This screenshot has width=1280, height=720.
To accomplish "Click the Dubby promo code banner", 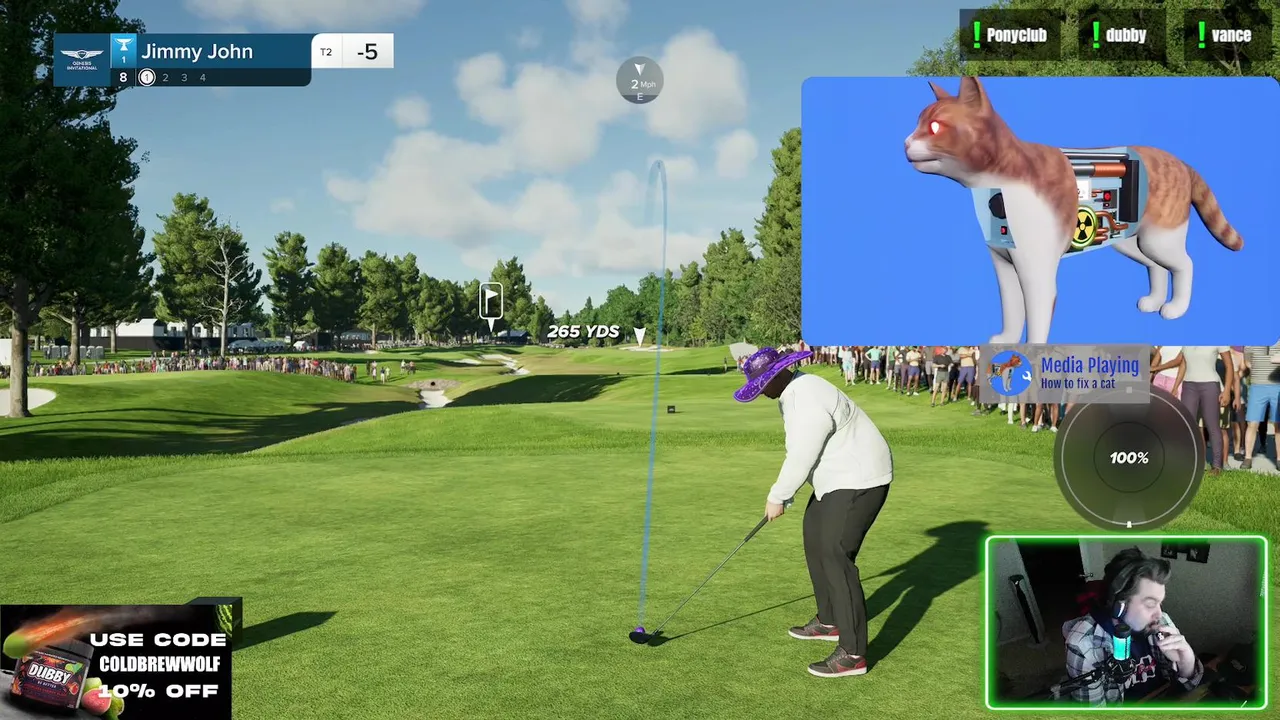I will click(x=116, y=662).
